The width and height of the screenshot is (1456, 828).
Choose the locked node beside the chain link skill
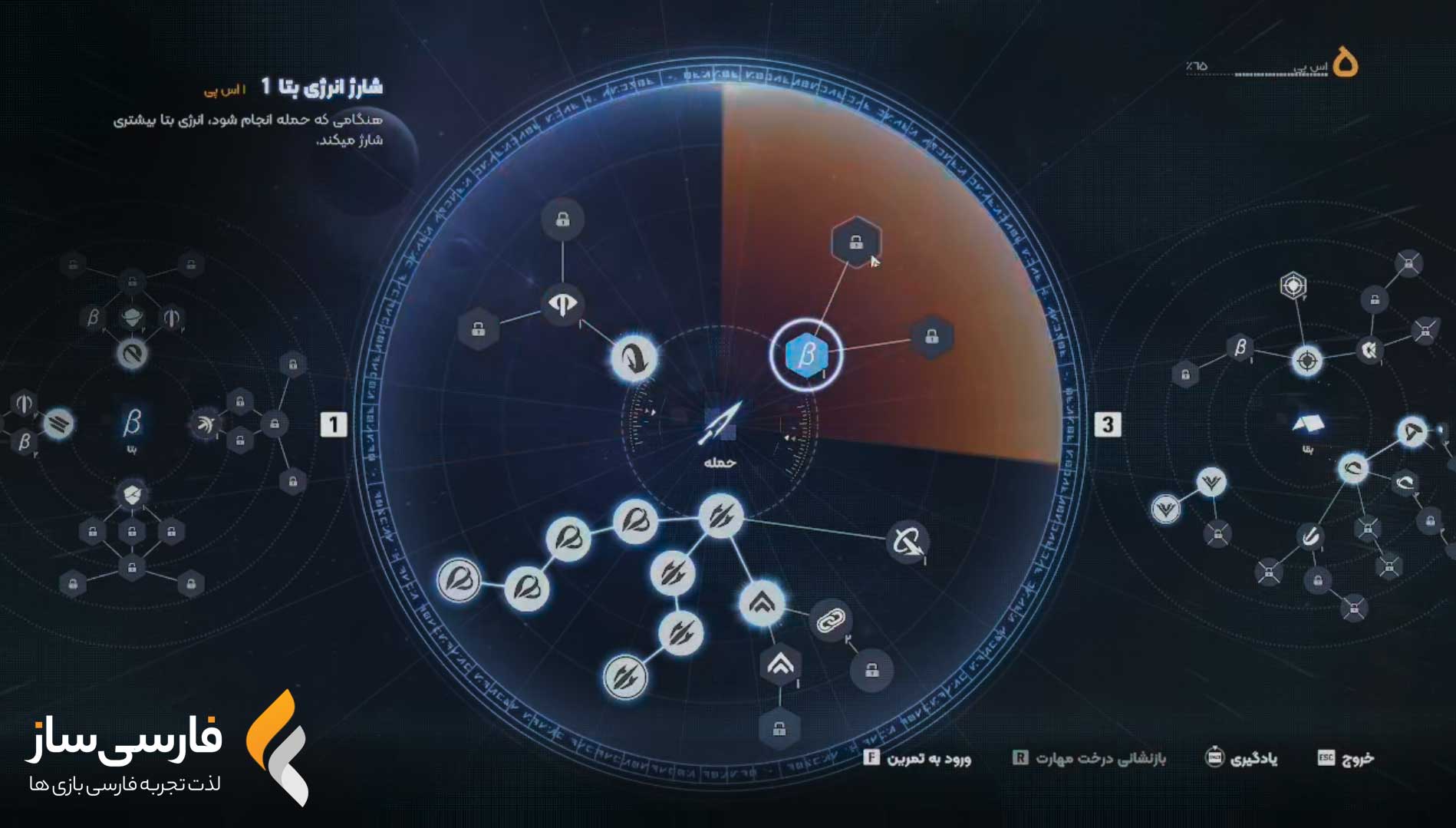pyautogui.click(x=871, y=671)
